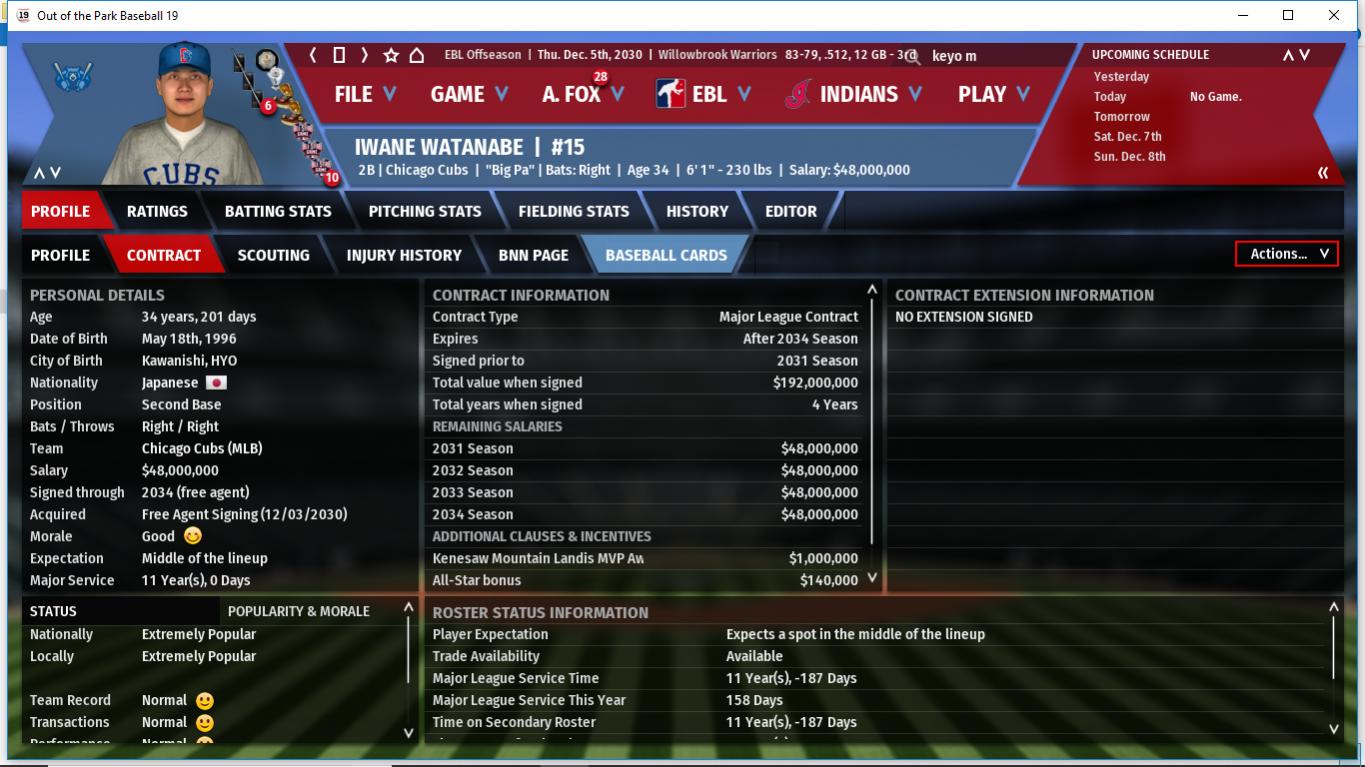This screenshot has height=767, width=1365.
Task: Open the FIELDING STATS tab
Action: pos(574,211)
